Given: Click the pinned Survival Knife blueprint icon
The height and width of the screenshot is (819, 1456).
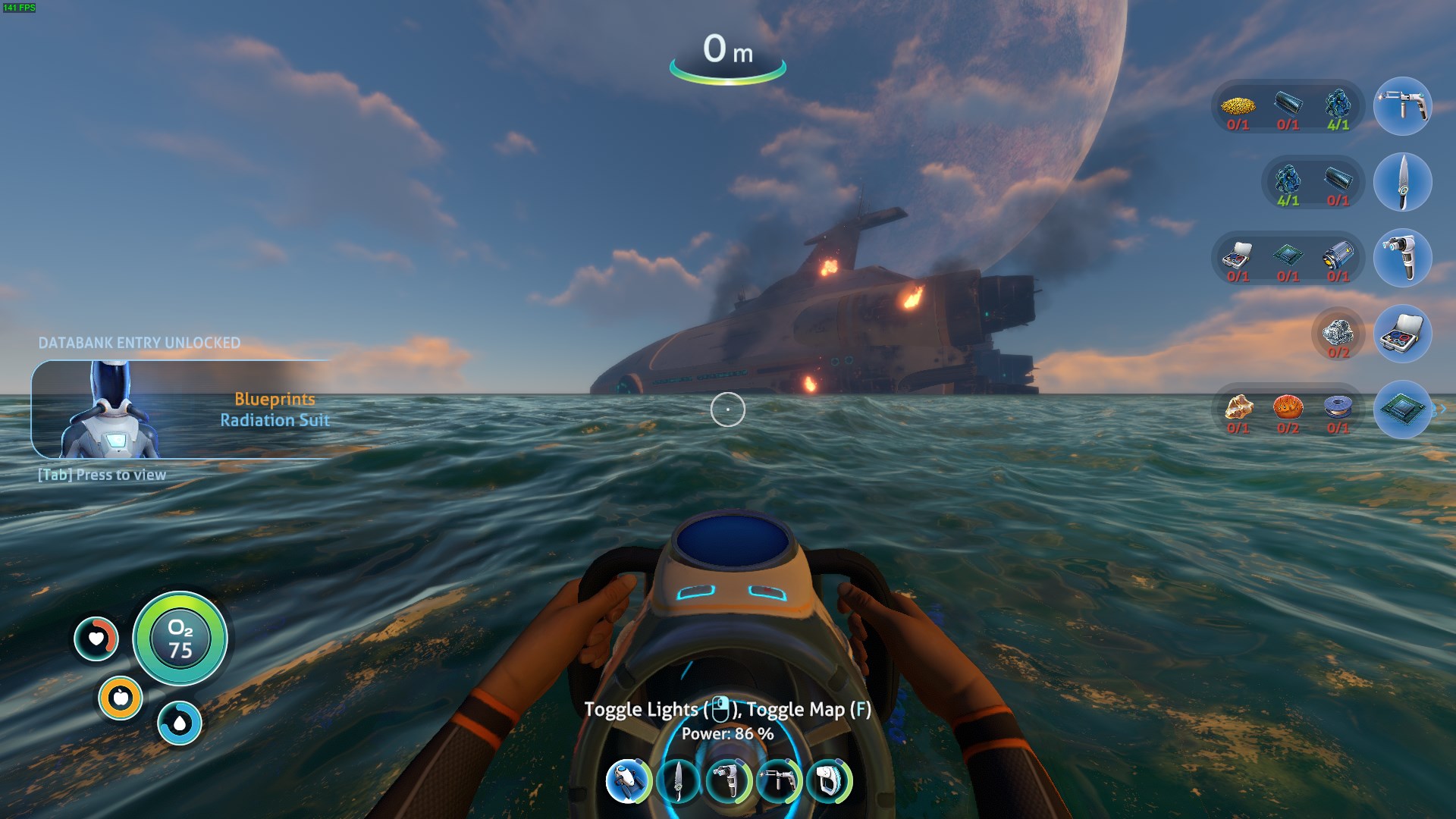Looking at the screenshot, I should pyautogui.click(x=1401, y=182).
